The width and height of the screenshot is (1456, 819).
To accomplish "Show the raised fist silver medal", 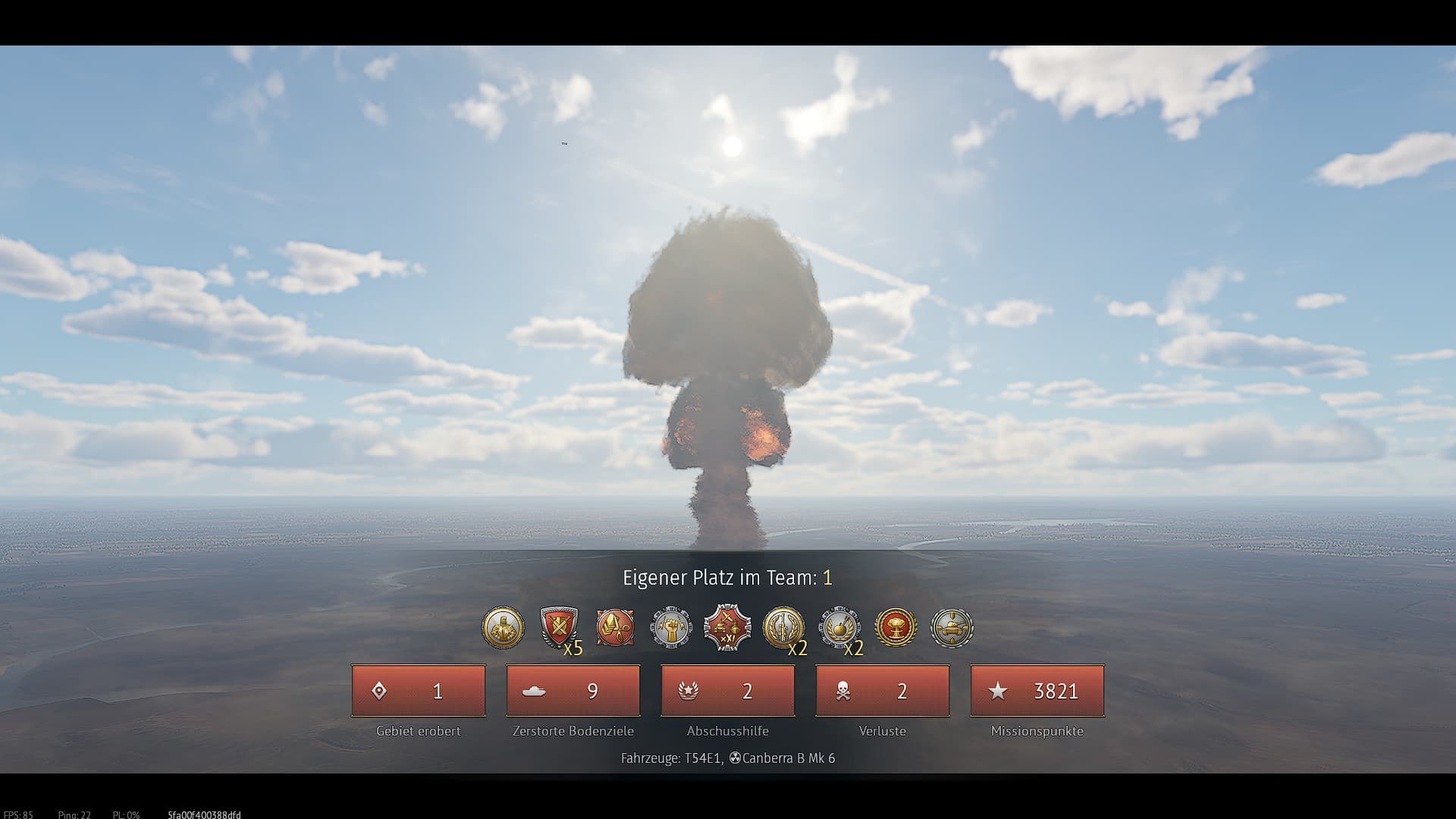I will [x=671, y=628].
